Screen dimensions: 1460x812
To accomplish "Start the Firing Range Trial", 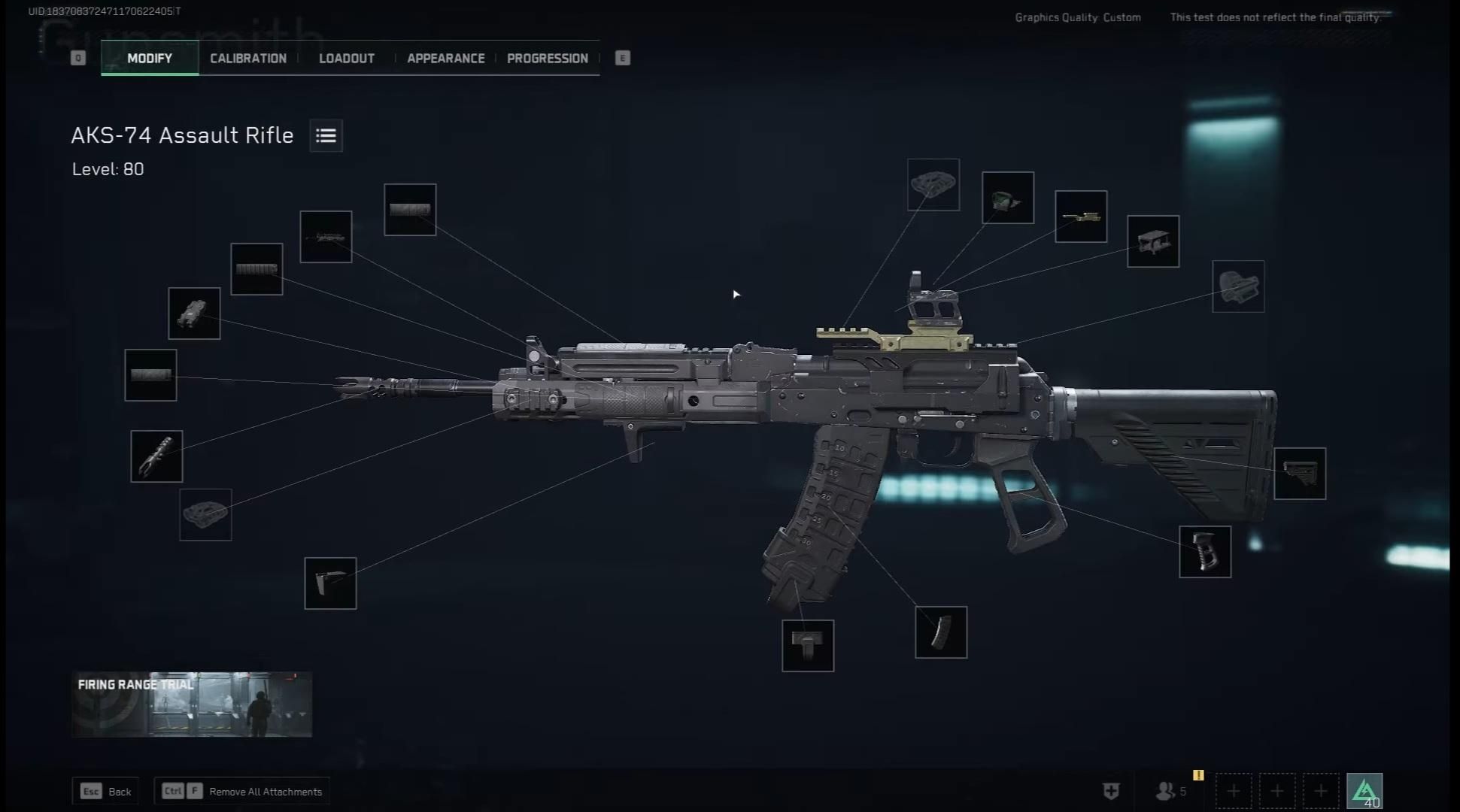I will pos(192,704).
